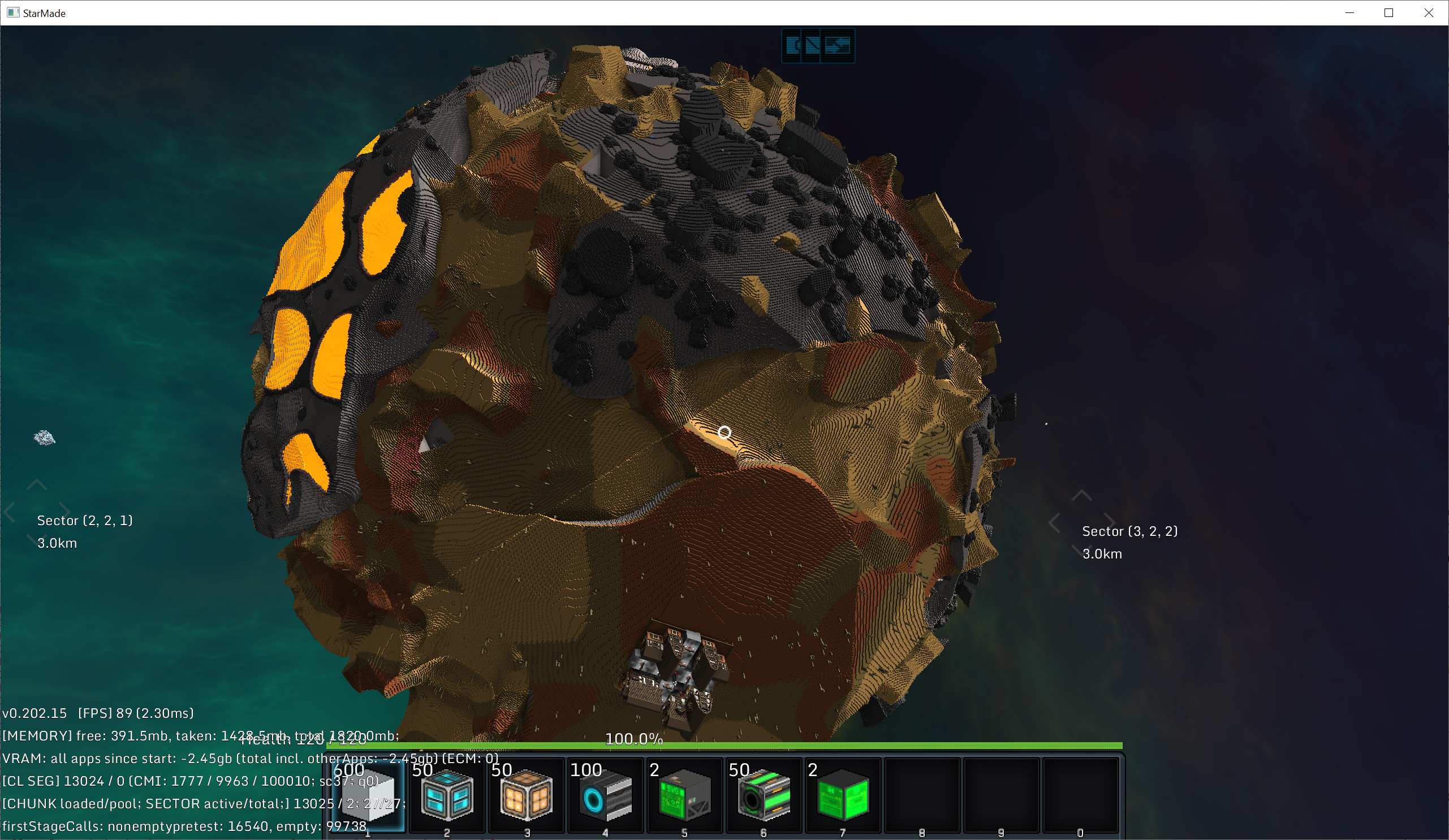This screenshot has width=1449, height=840.
Task: Select the dark computer block with green screen
Action: tap(684, 796)
